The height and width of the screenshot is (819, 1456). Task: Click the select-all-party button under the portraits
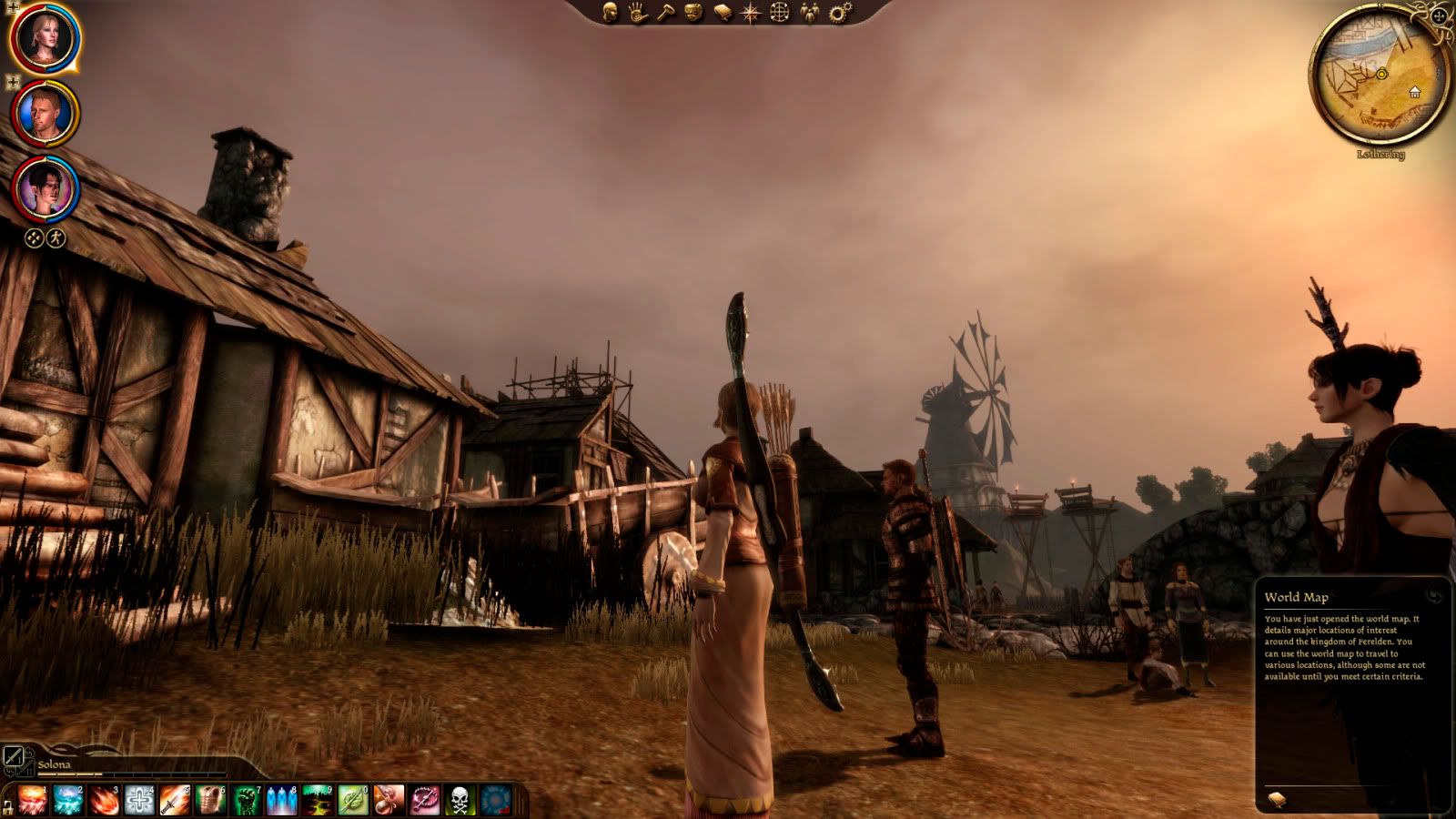tap(34, 238)
